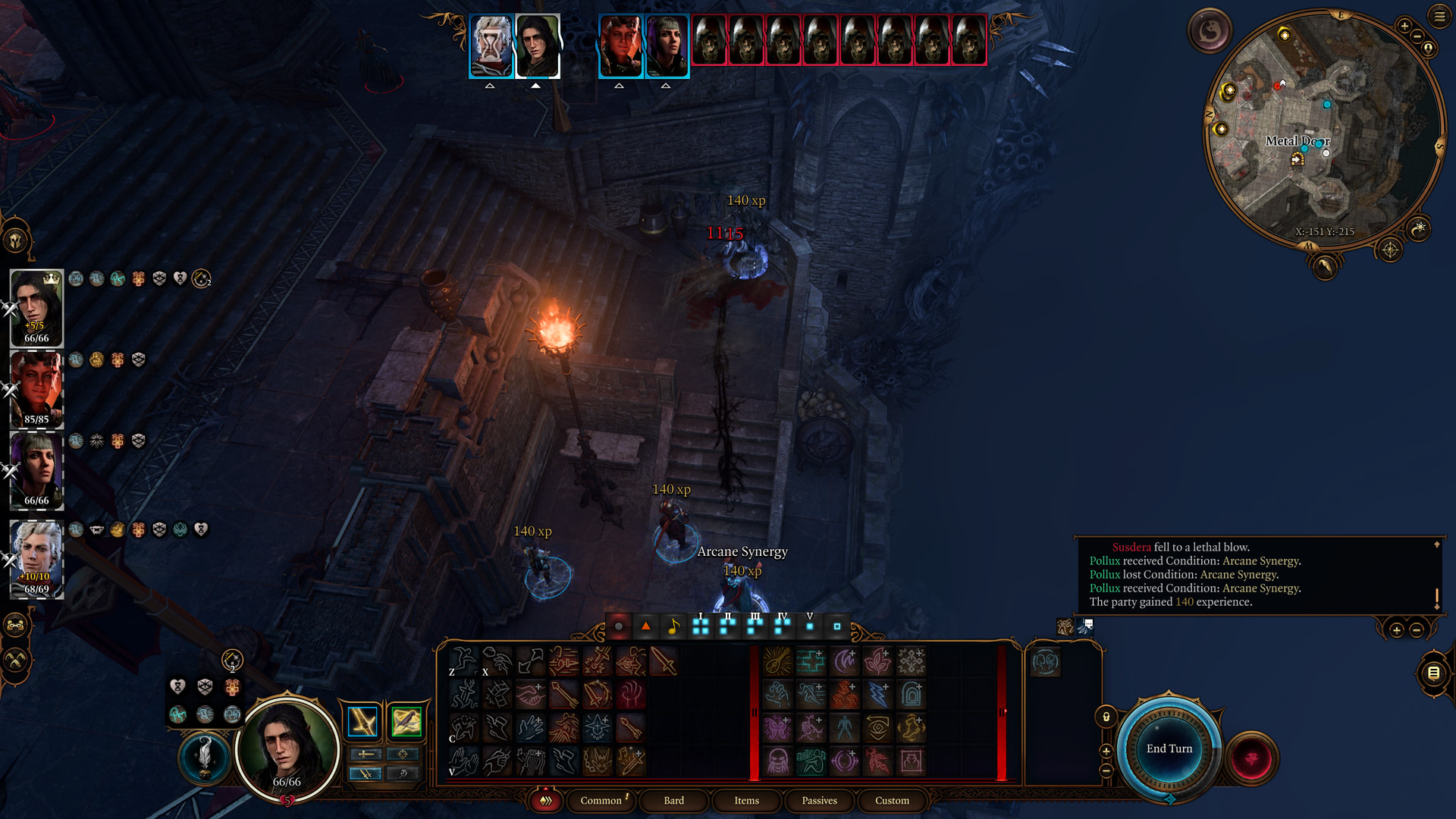The width and height of the screenshot is (1456, 819).
Task: Open the Bard hotbar tab
Action: point(673,800)
